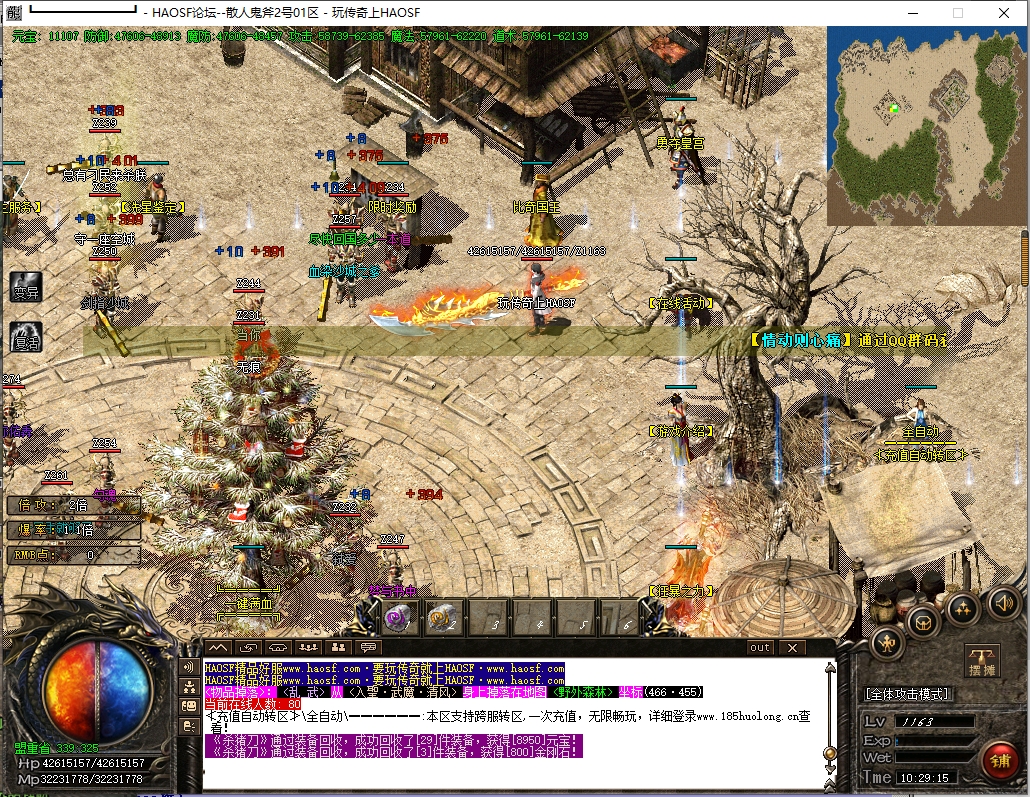This screenshot has height=797, width=1030.
Task: Close the game window
Action: (x=1005, y=13)
